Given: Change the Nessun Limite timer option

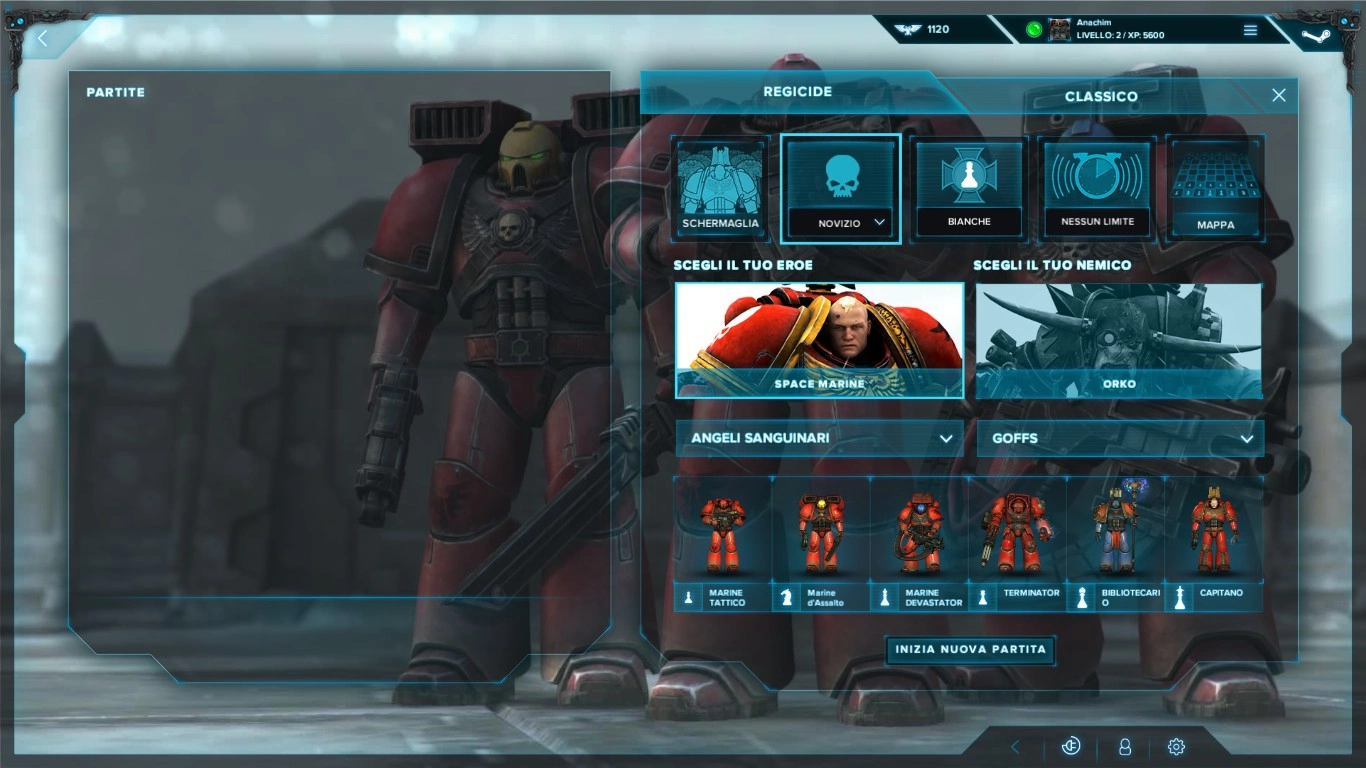Looking at the screenshot, I should pos(1097,190).
